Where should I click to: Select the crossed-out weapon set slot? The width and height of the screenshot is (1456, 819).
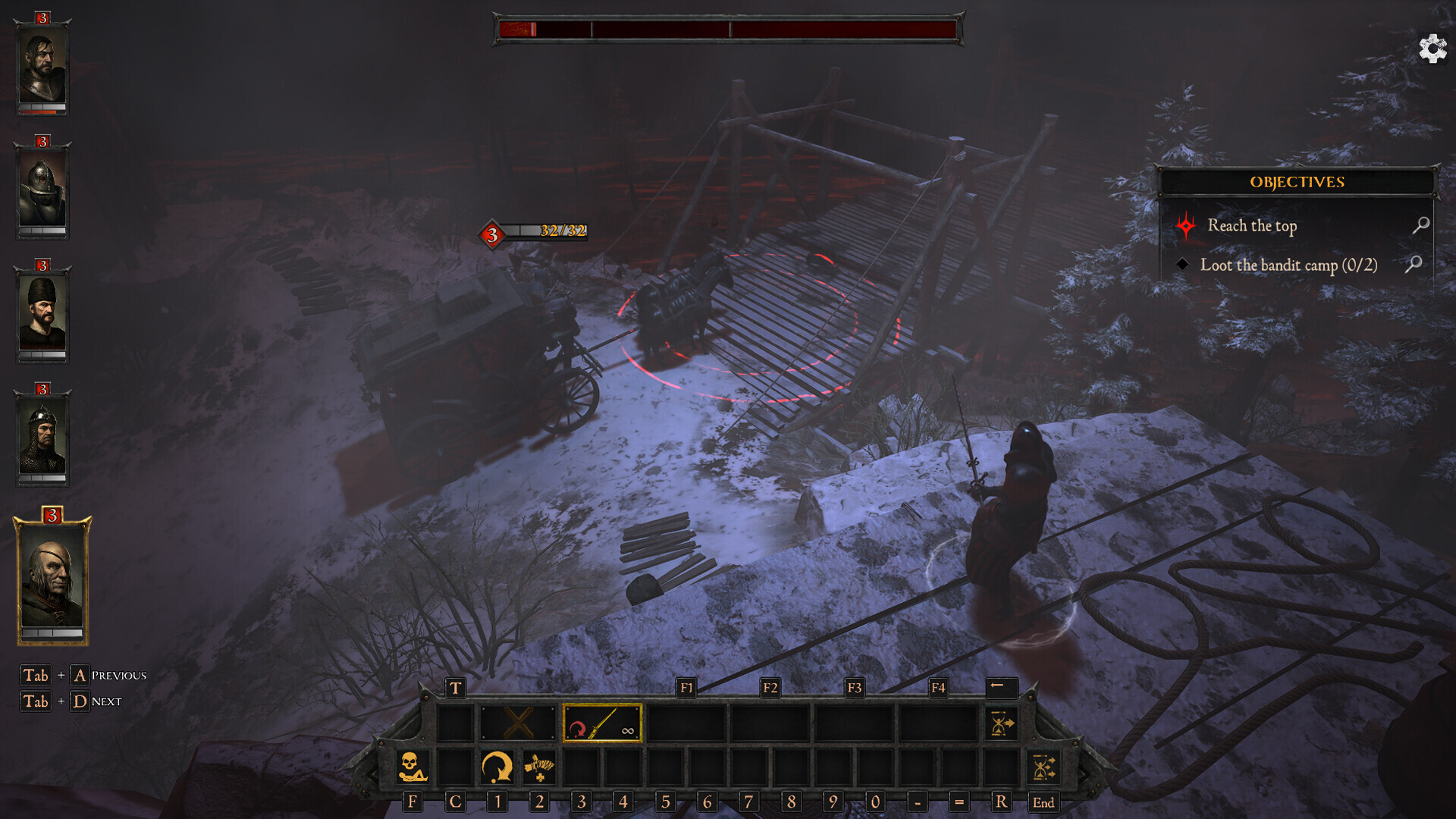pyautogui.click(x=518, y=723)
